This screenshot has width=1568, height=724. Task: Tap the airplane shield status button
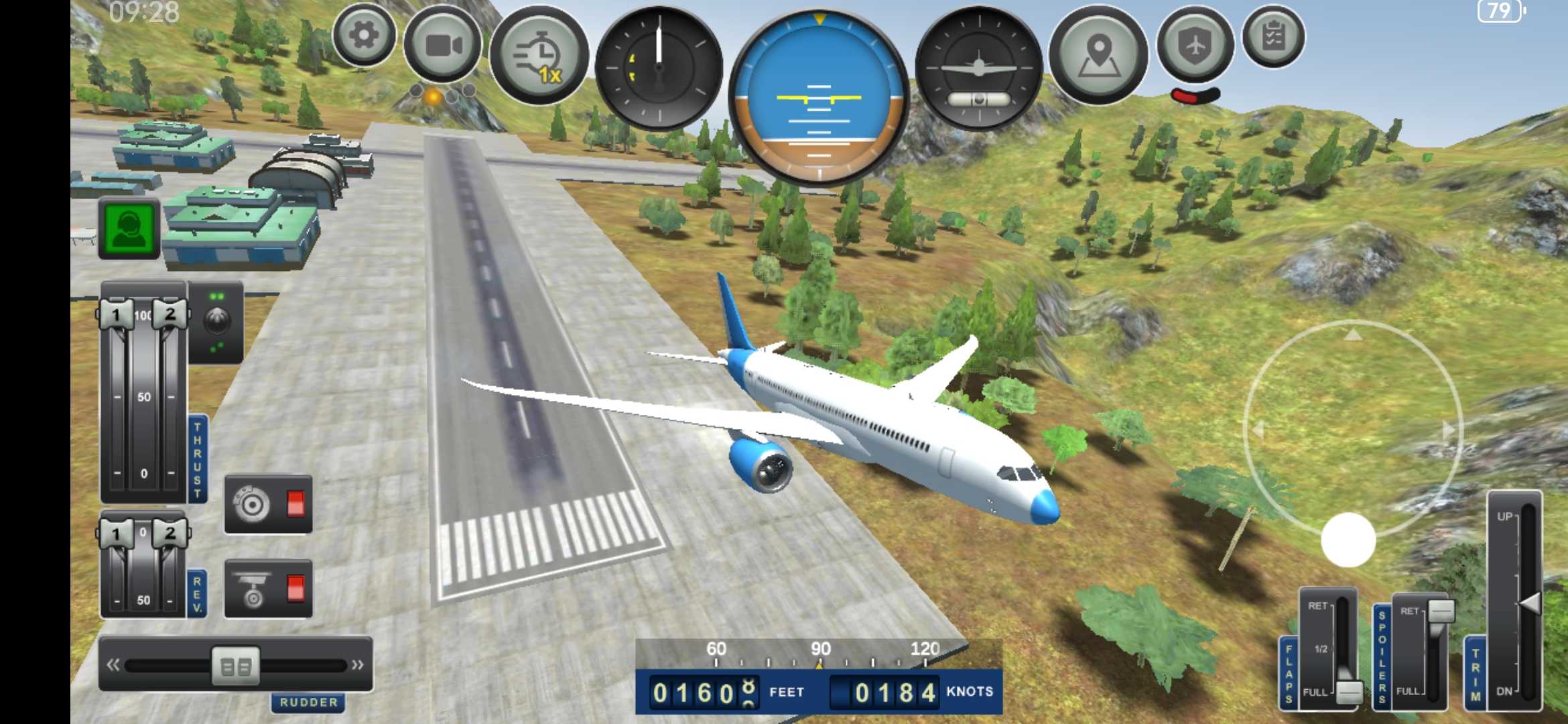pos(1196,44)
